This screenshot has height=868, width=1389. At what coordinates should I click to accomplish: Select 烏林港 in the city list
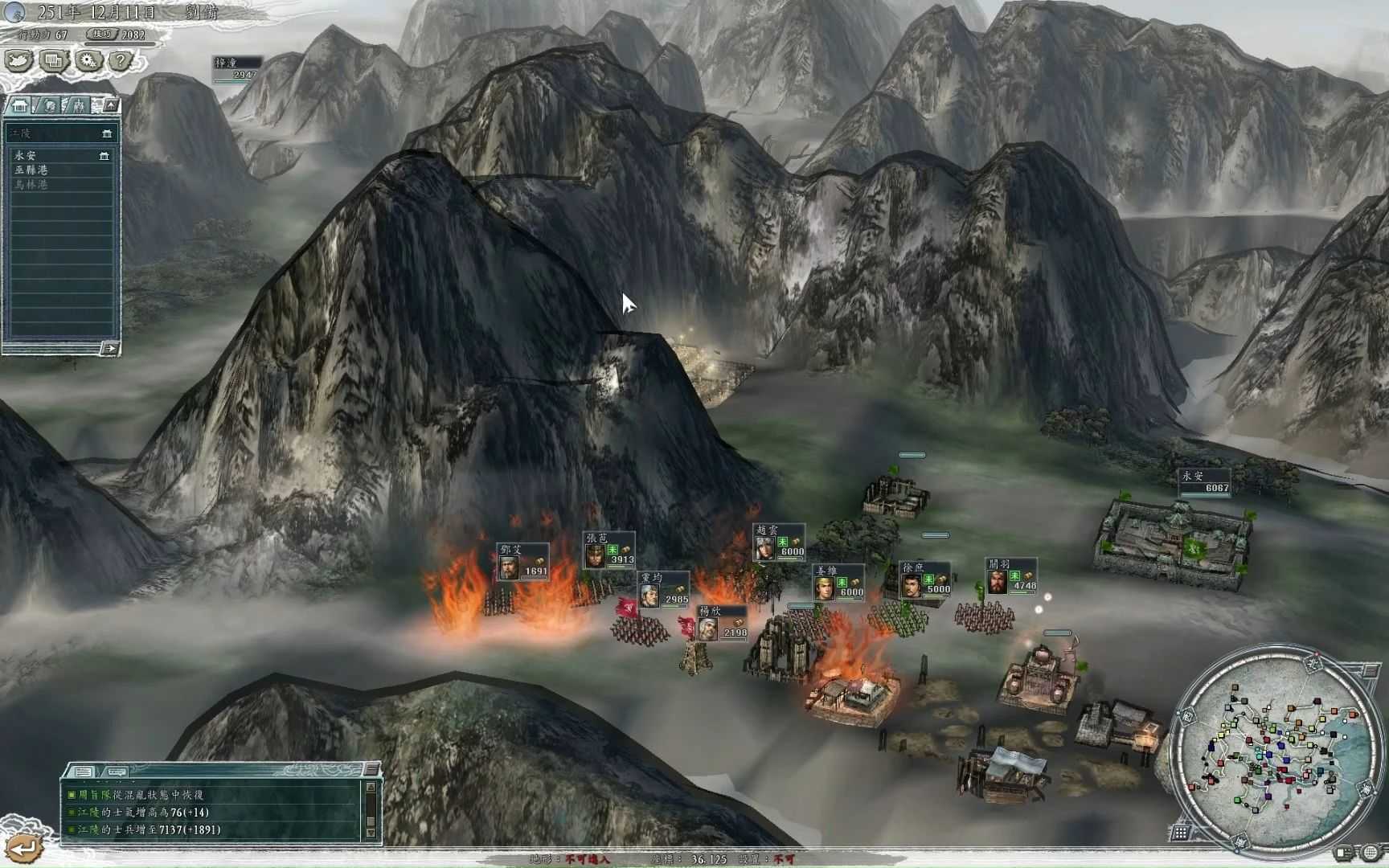pyautogui.click(x=30, y=183)
